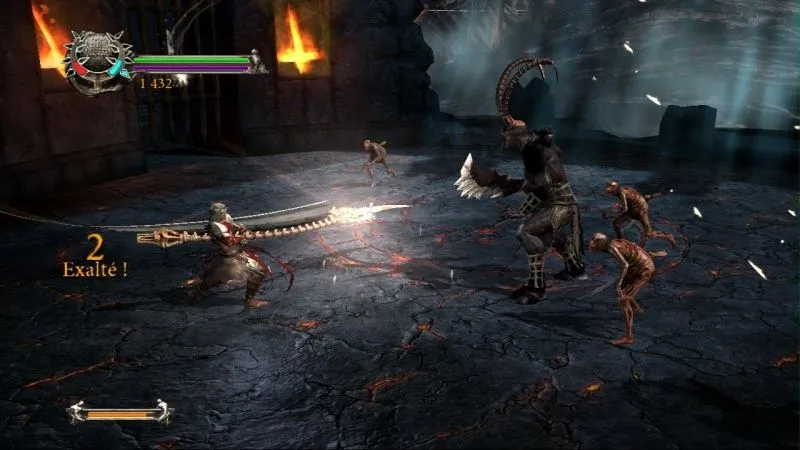The width and height of the screenshot is (800, 450).
Task: Click the spiked round emblem beside the health bar
Action: click(97, 62)
